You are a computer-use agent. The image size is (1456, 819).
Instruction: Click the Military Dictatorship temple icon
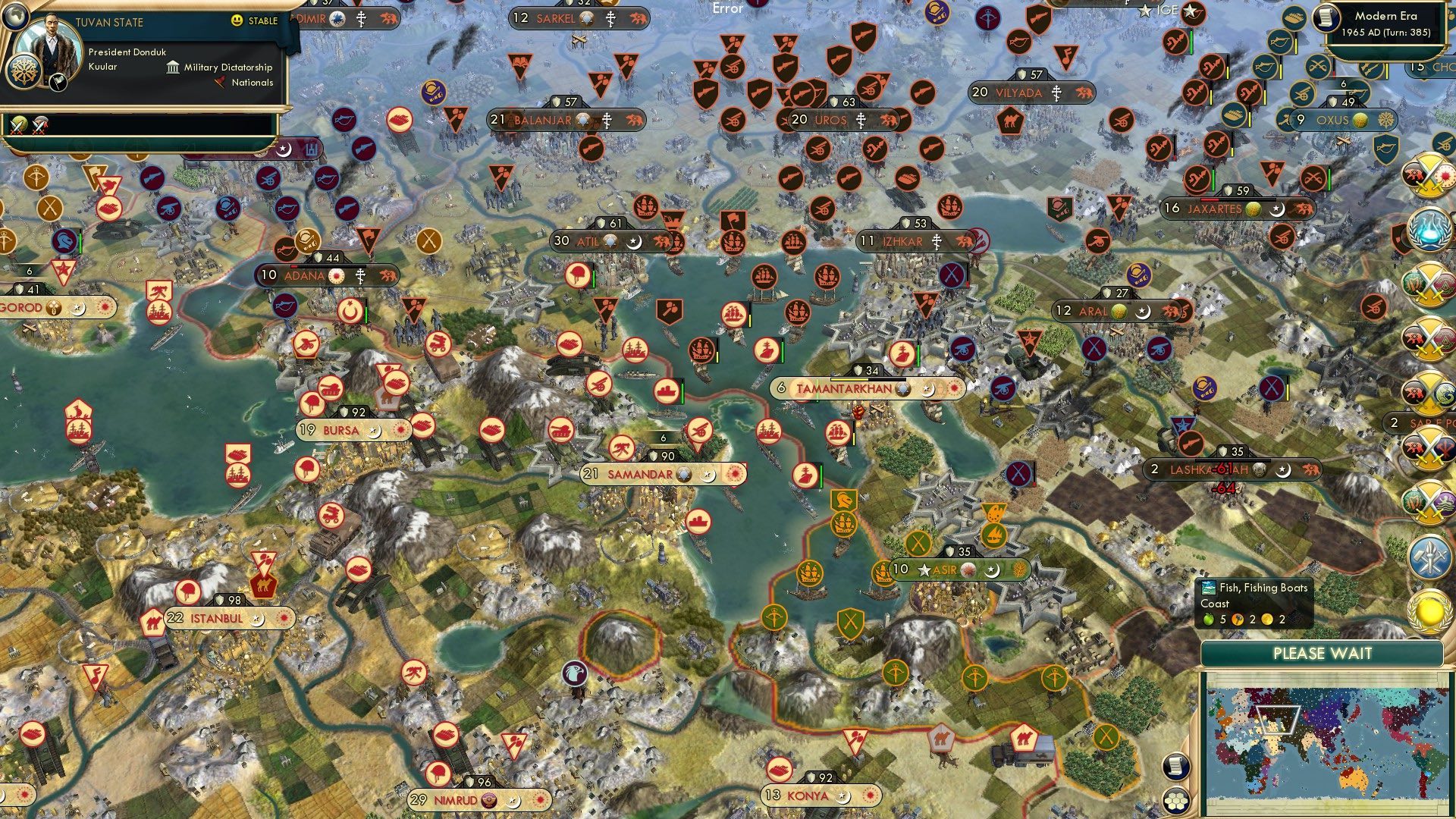coord(173,68)
